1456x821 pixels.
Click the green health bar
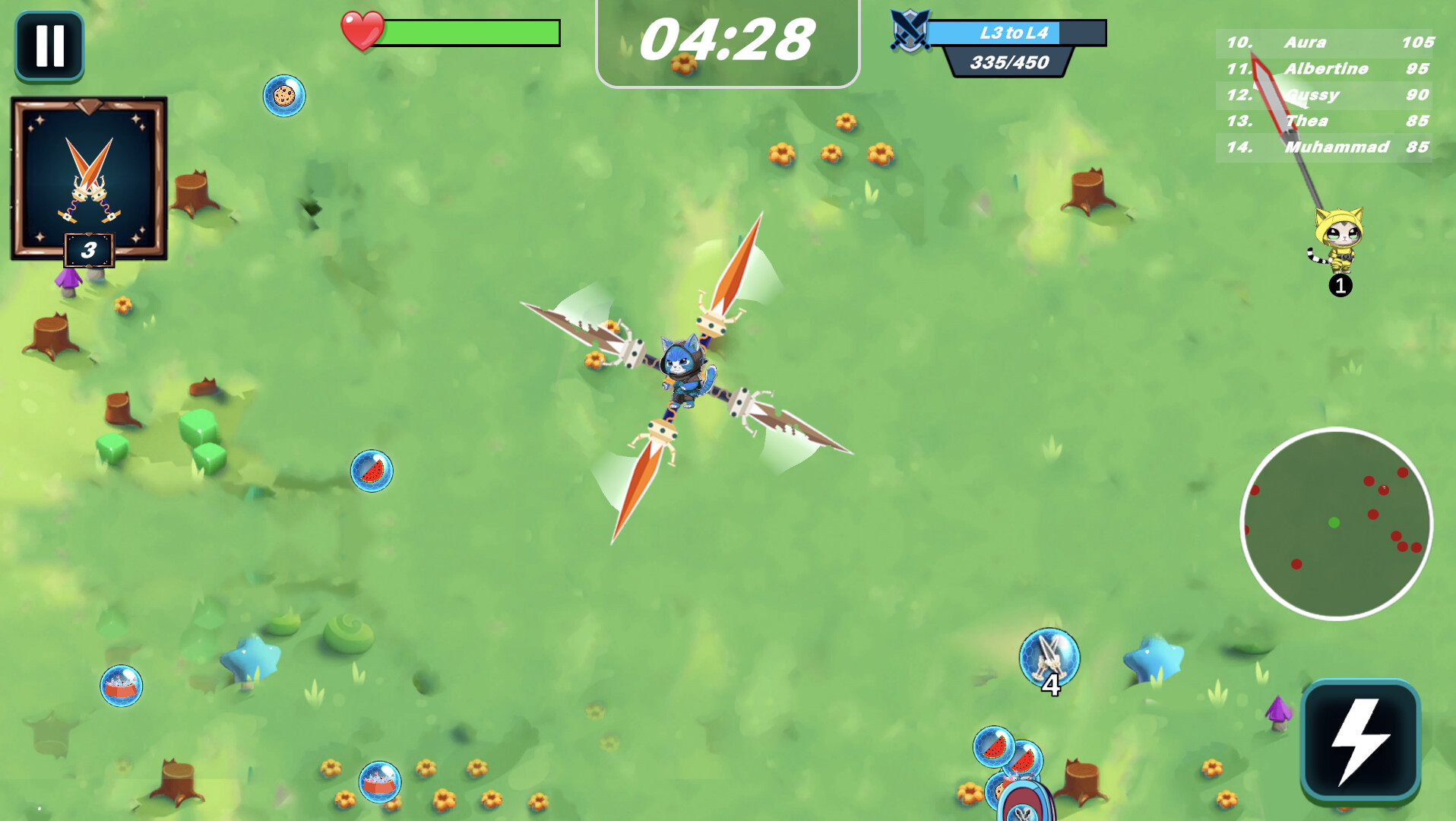pyautogui.click(x=471, y=33)
